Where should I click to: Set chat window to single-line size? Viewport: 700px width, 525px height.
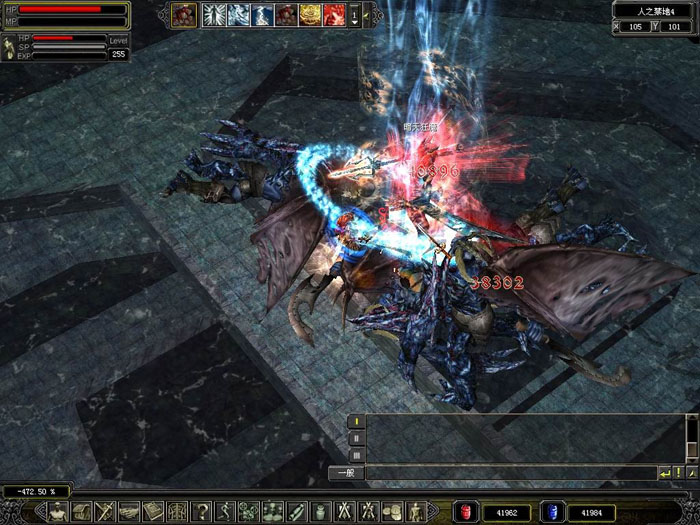(356, 422)
